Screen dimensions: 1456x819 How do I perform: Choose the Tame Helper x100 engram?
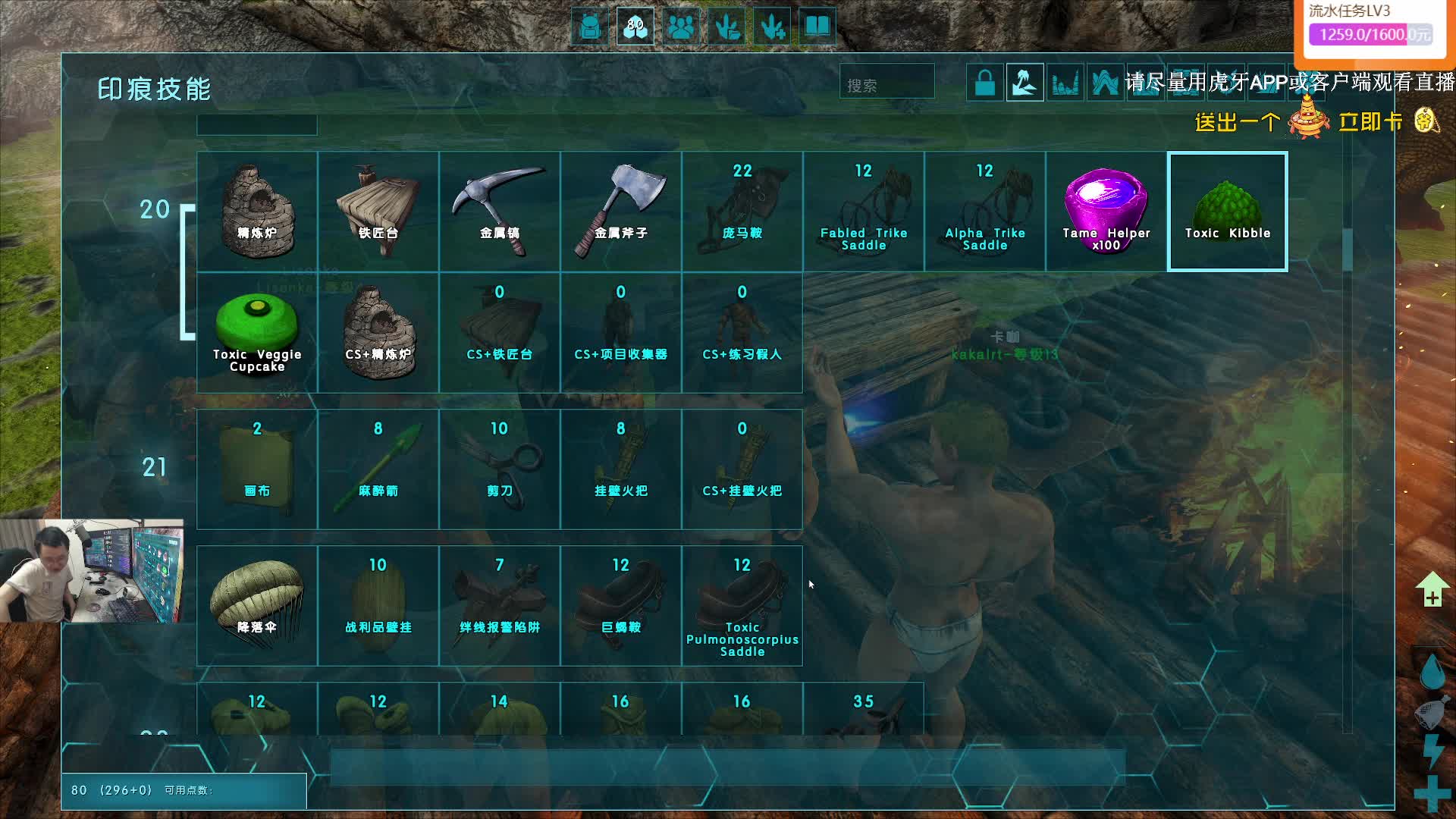click(x=1106, y=211)
